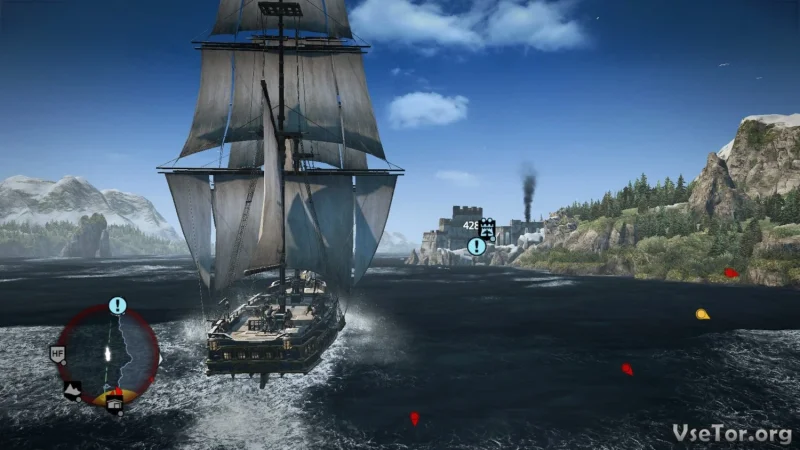
Task: Select the exclamation objective marker atop the minimap
Action: pos(118,305)
